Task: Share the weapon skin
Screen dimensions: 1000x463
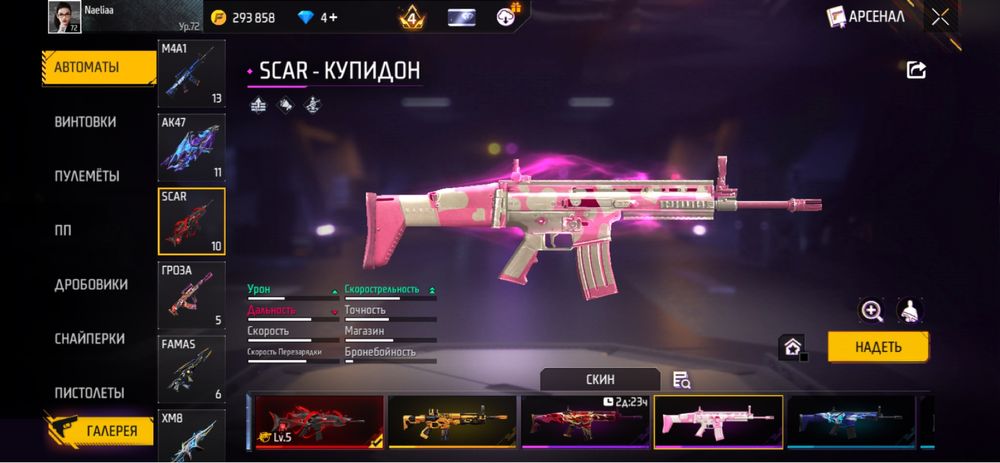Action: [x=916, y=70]
